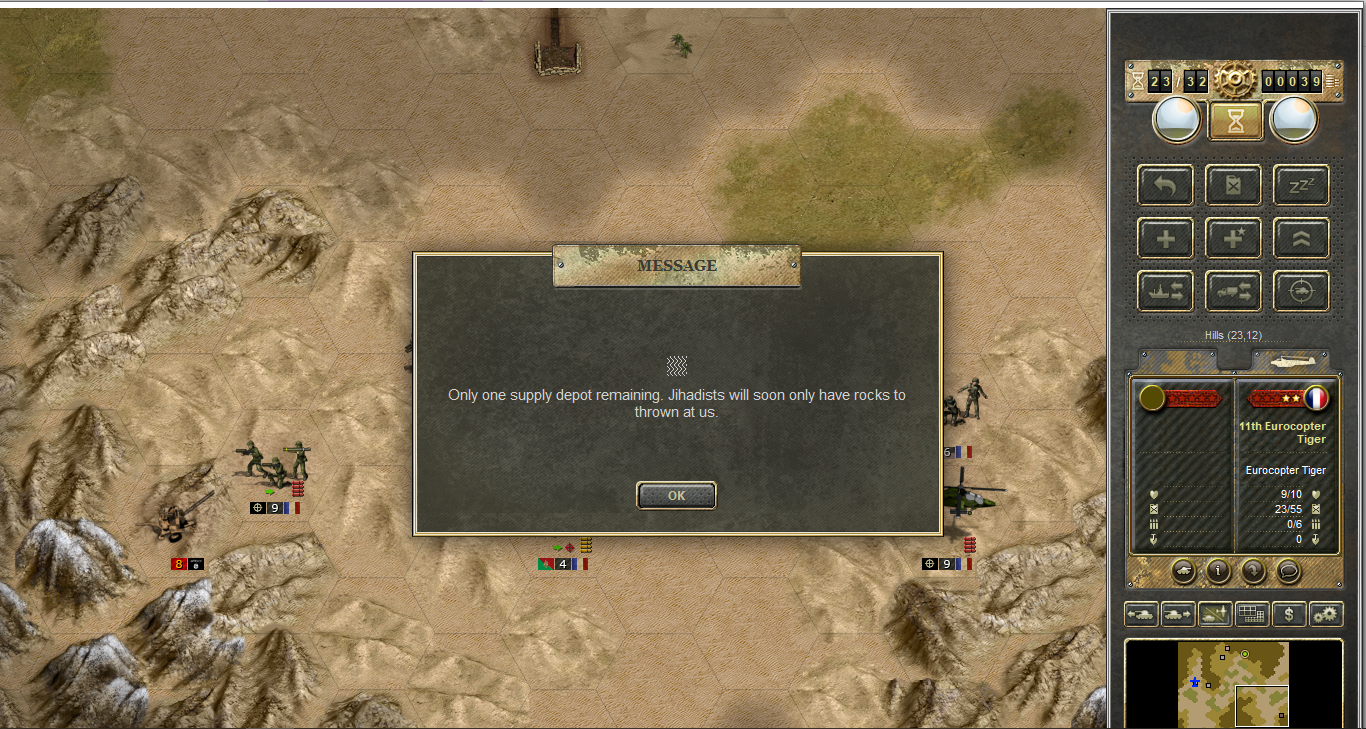Dismiss the message with the OK button
The height and width of the screenshot is (729, 1366).
click(676, 495)
